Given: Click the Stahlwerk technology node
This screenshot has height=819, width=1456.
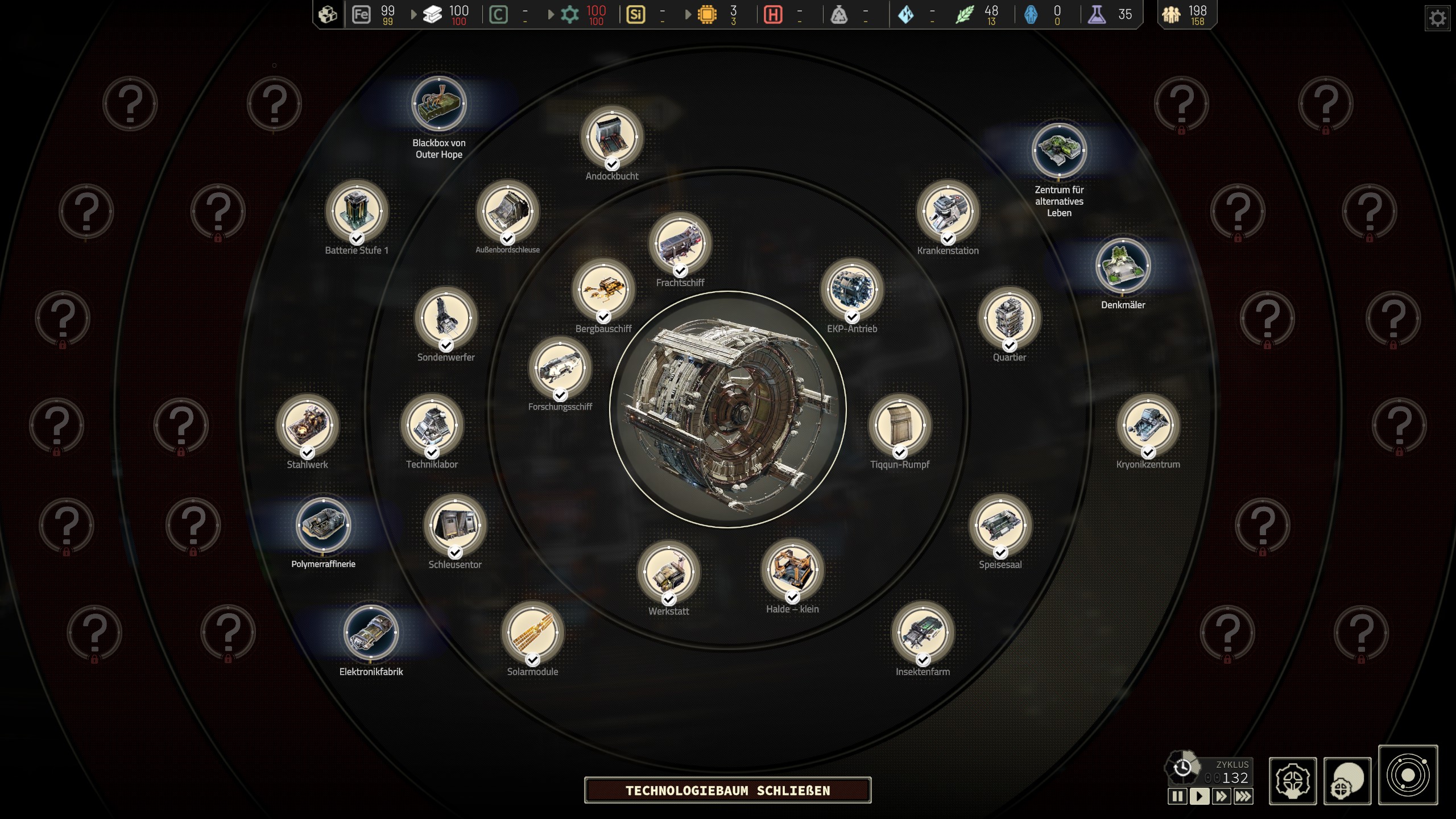Looking at the screenshot, I should pyautogui.click(x=307, y=425).
